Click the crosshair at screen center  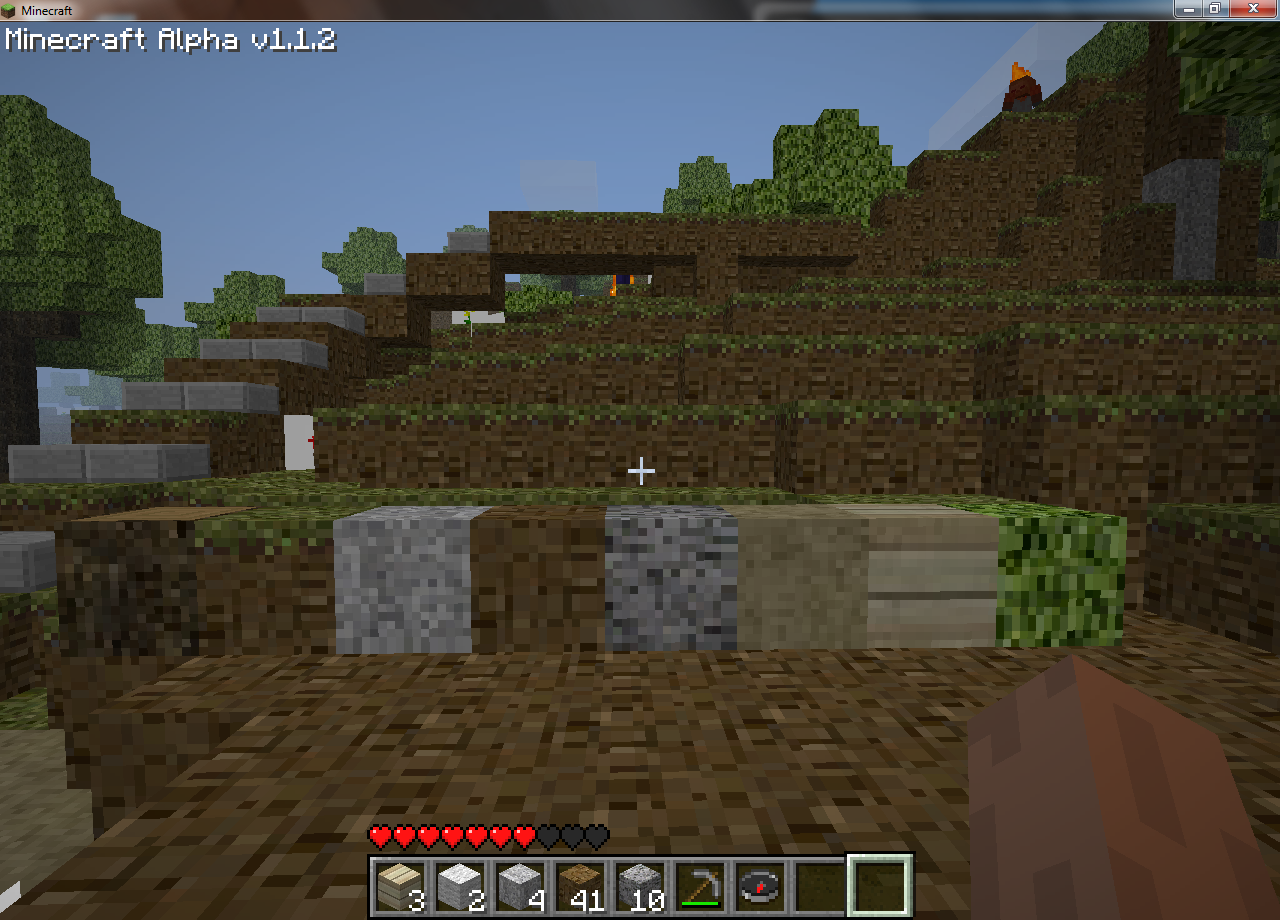coord(640,470)
